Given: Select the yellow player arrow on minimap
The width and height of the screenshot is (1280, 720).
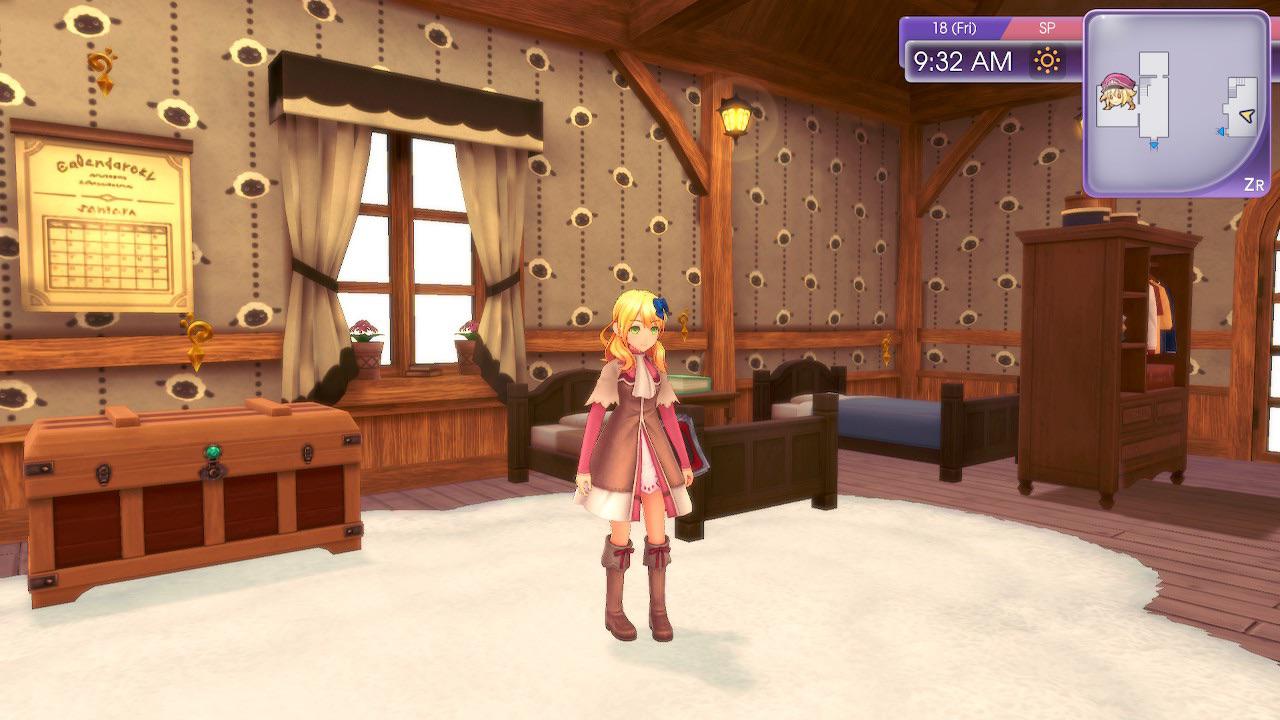Looking at the screenshot, I should 1246,118.
